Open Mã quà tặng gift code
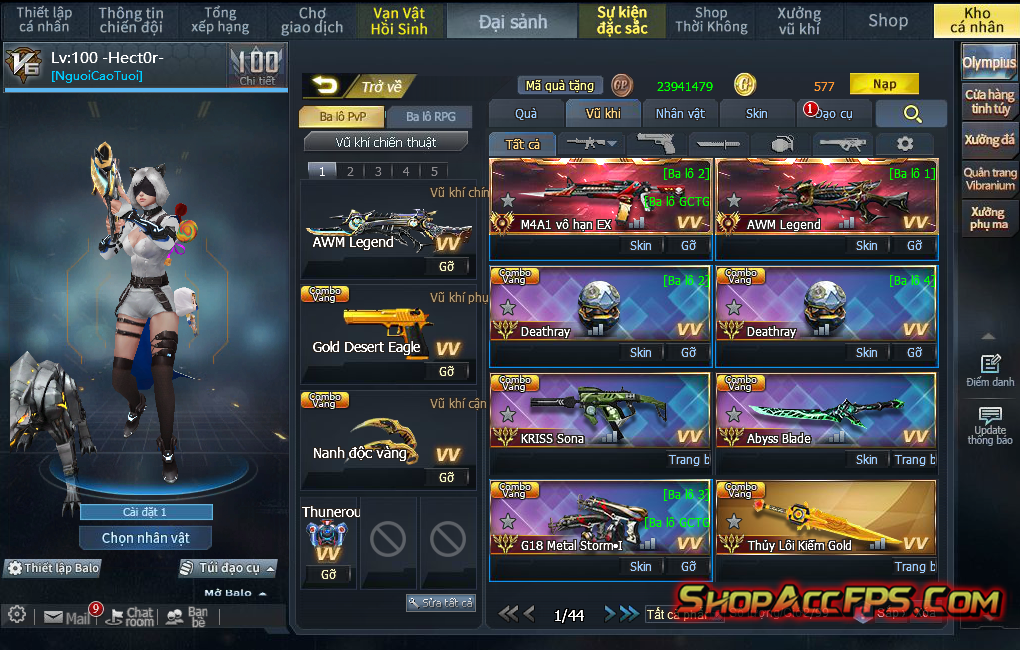 [x=560, y=86]
